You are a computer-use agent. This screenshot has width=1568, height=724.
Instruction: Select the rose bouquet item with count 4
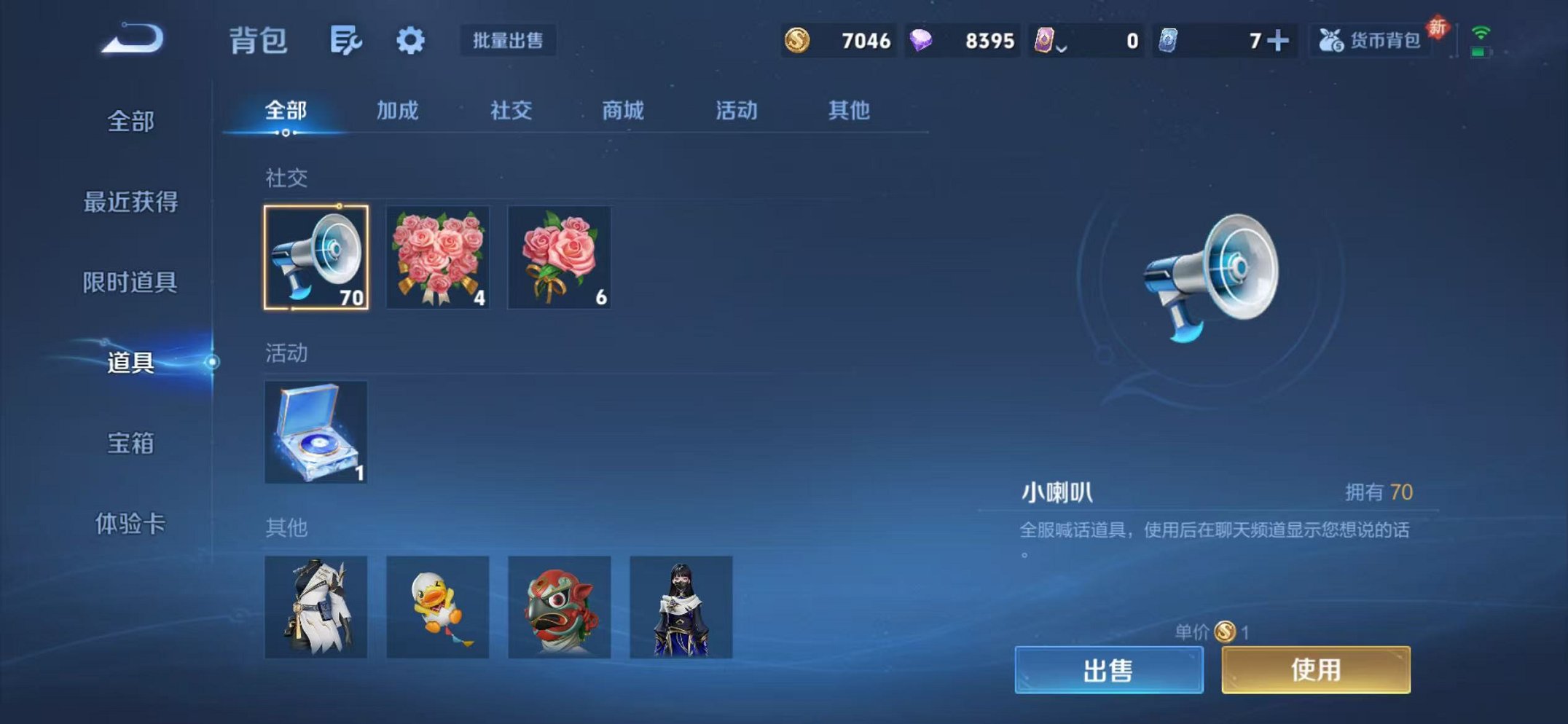[x=438, y=259]
